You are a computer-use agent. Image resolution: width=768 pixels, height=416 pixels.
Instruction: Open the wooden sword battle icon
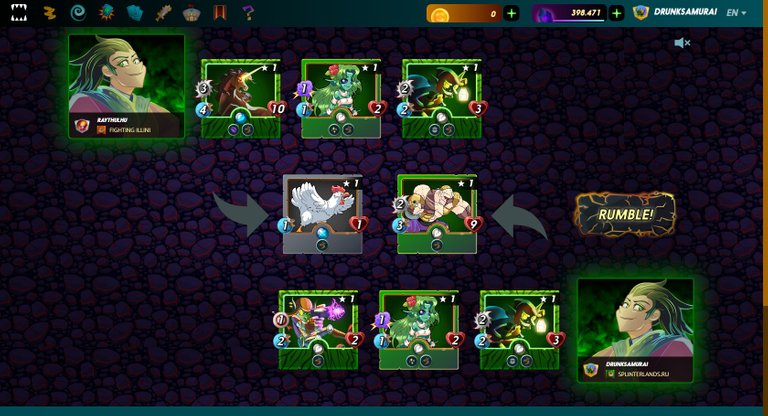click(164, 13)
